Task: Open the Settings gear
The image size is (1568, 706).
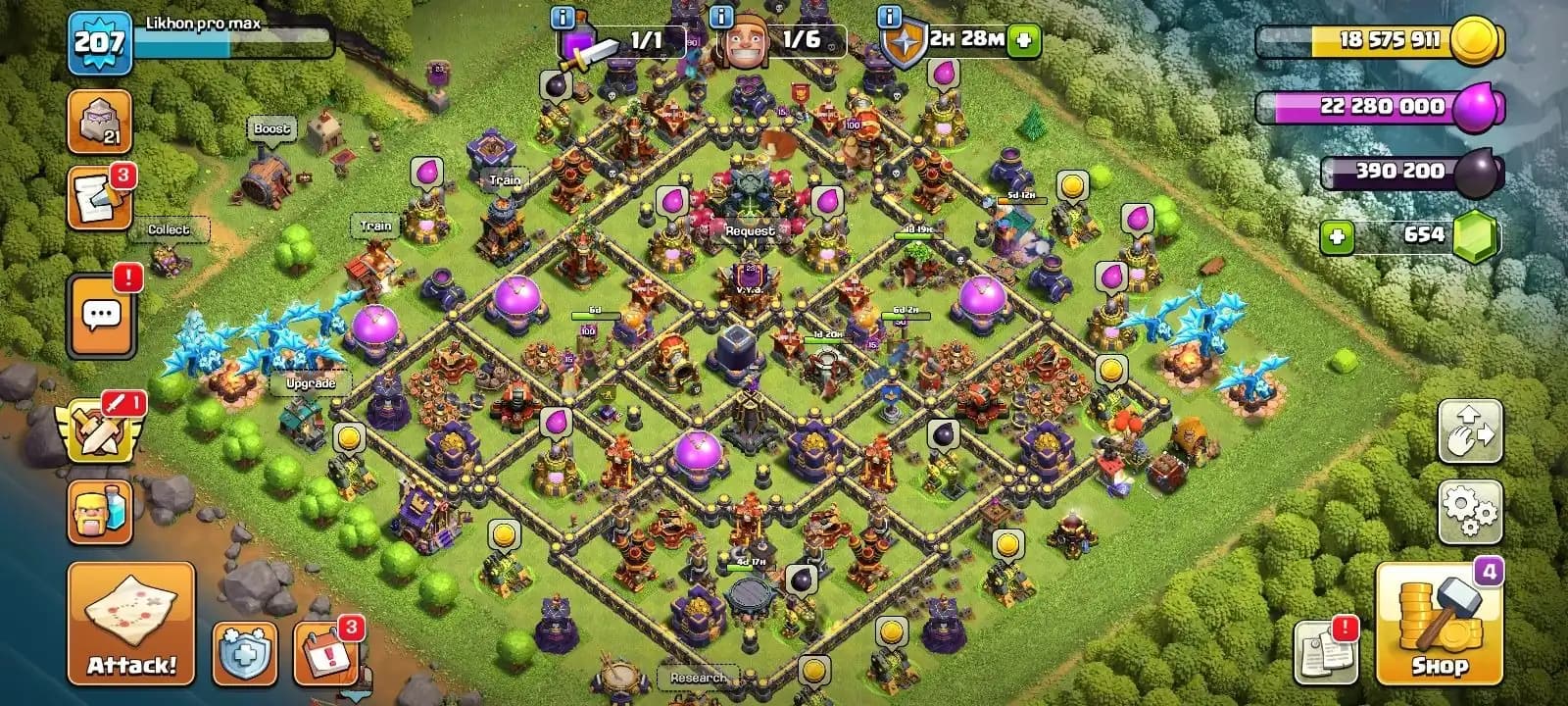Action: (1469, 509)
